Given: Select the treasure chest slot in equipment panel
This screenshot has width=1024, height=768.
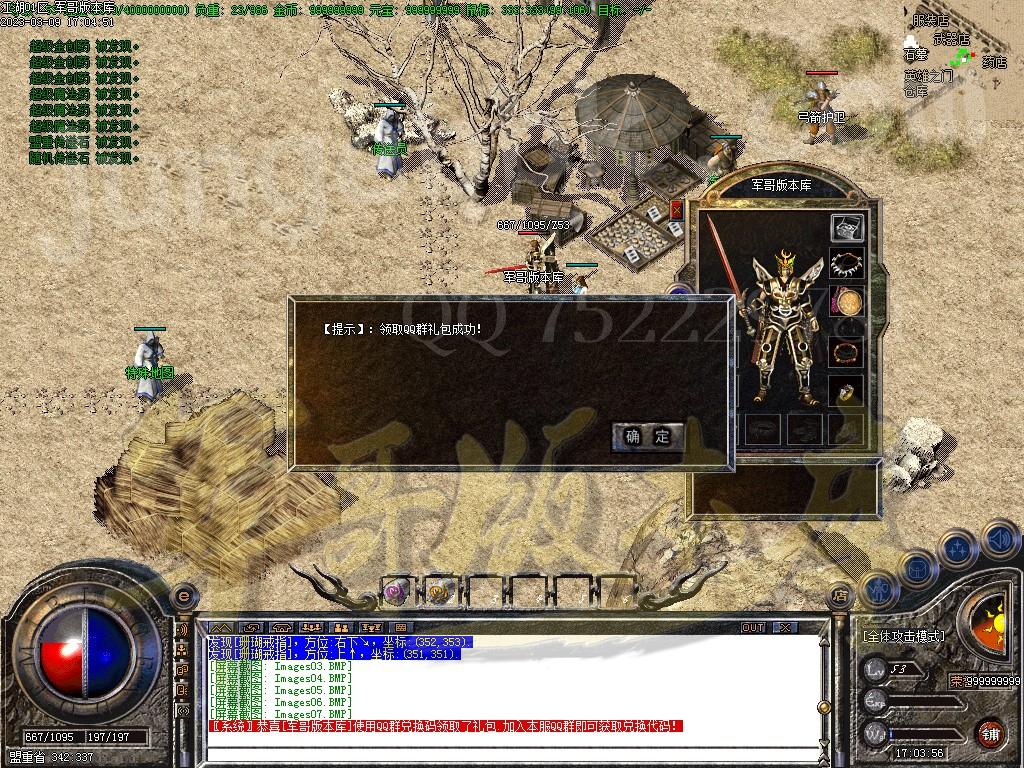Looking at the screenshot, I should pyautogui.click(x=847, y=228).
